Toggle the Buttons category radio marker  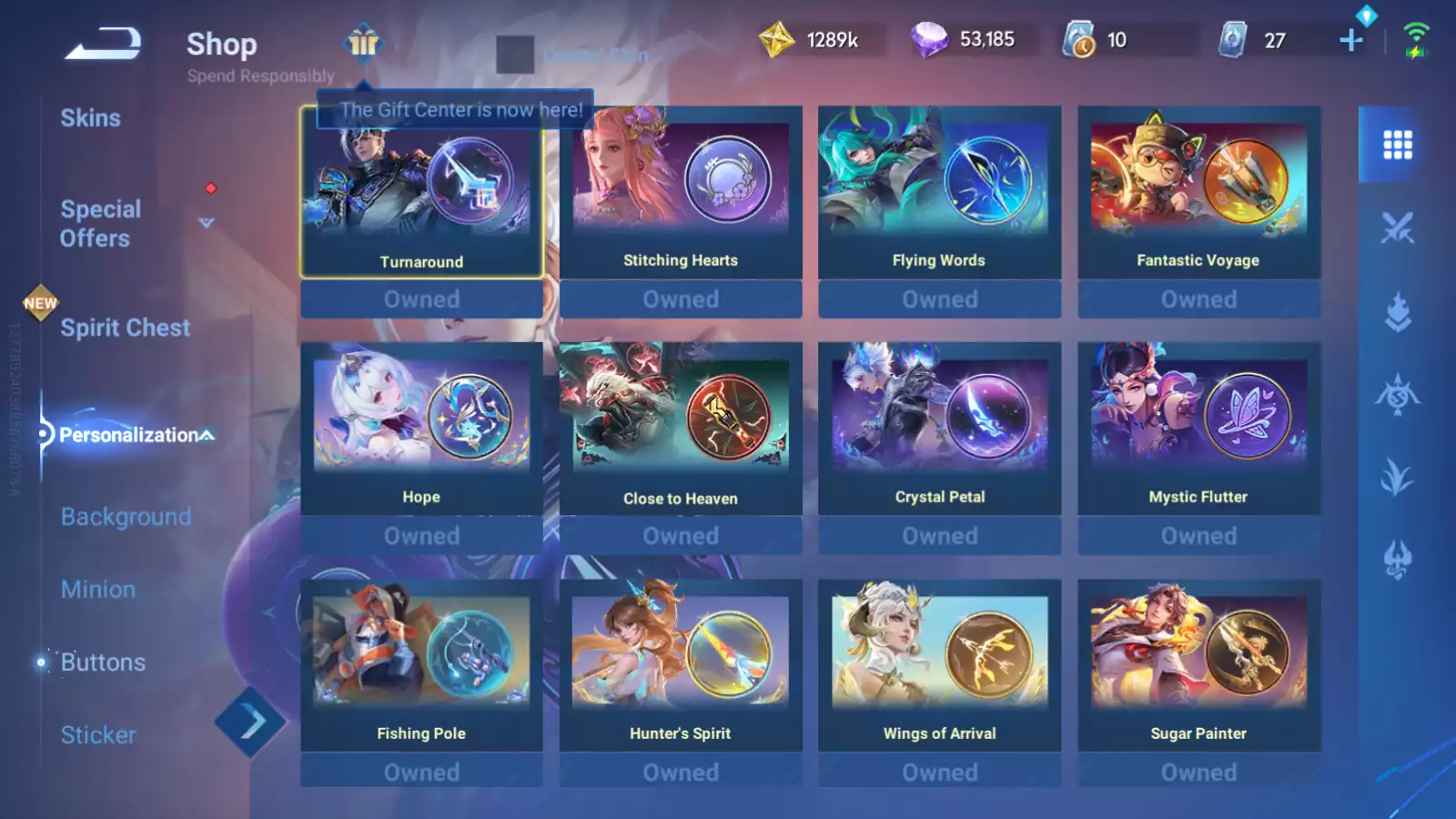point(42,662)
